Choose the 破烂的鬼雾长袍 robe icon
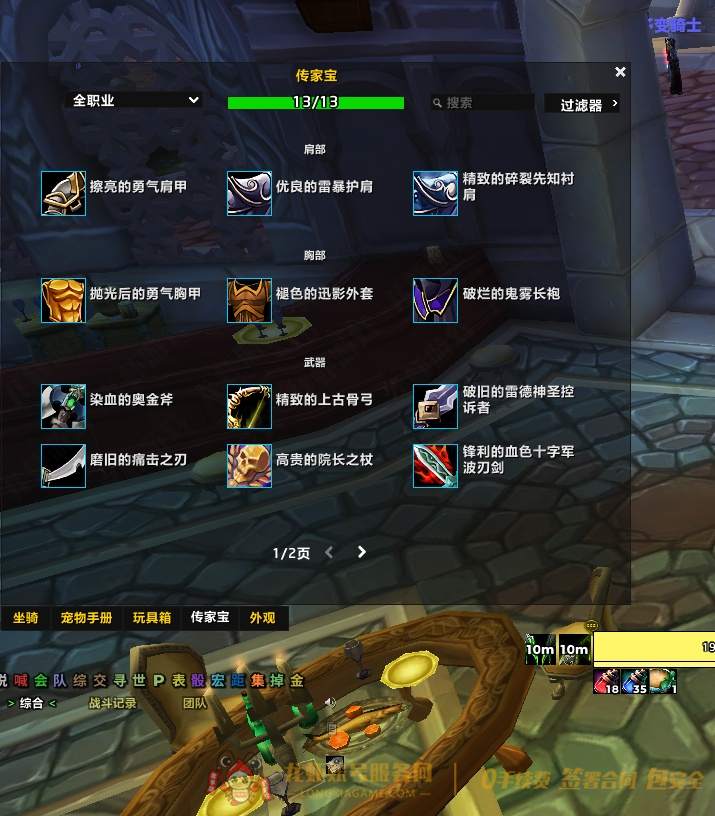715x816 pixels. [435, 300]
